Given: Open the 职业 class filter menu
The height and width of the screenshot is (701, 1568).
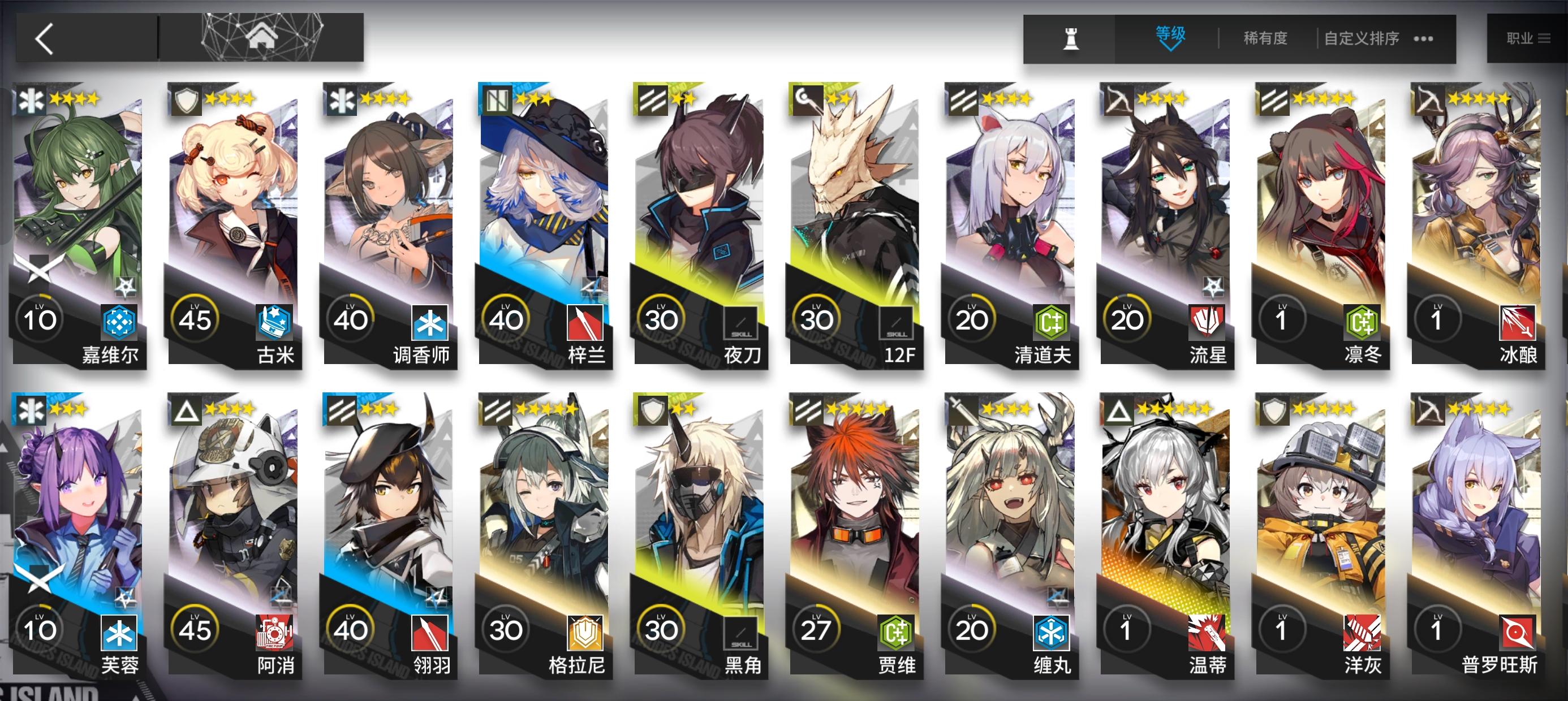Looking at the screenshot, I should (1528, 38).
